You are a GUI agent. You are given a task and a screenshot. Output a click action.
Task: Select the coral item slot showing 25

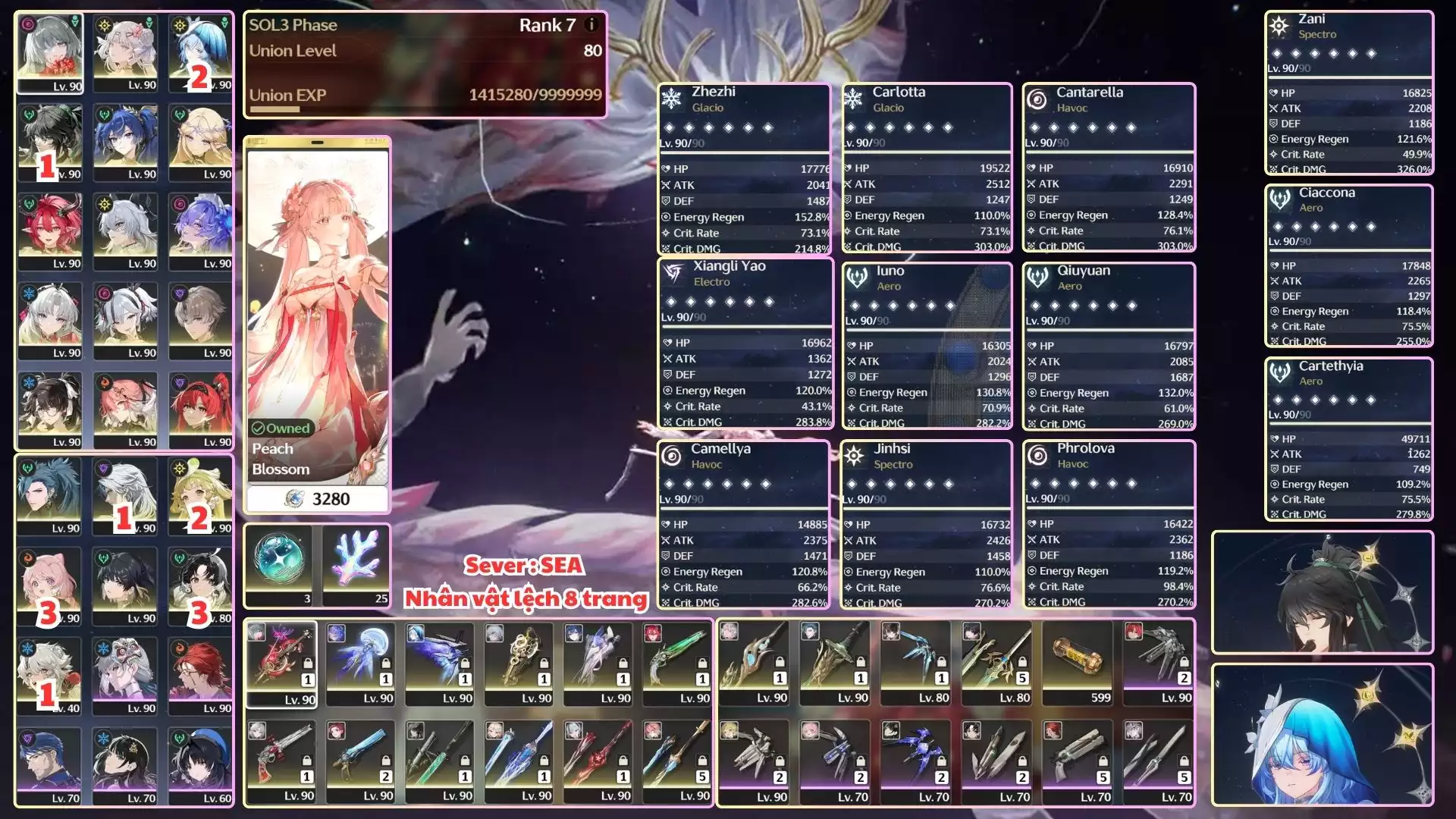coord(356,565)
